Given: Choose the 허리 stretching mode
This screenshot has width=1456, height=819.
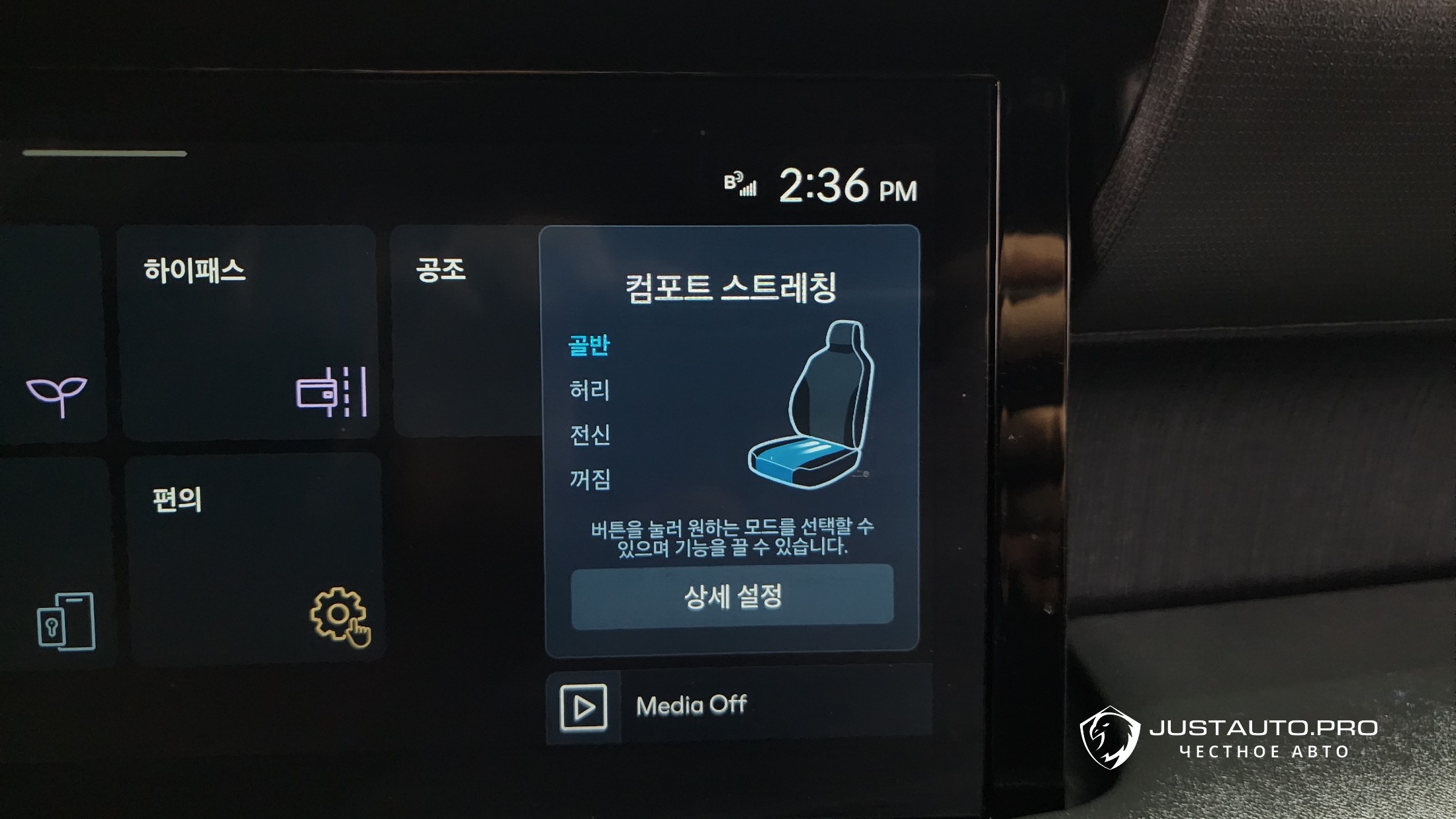Looking at the screenshot, I should 589,390.
